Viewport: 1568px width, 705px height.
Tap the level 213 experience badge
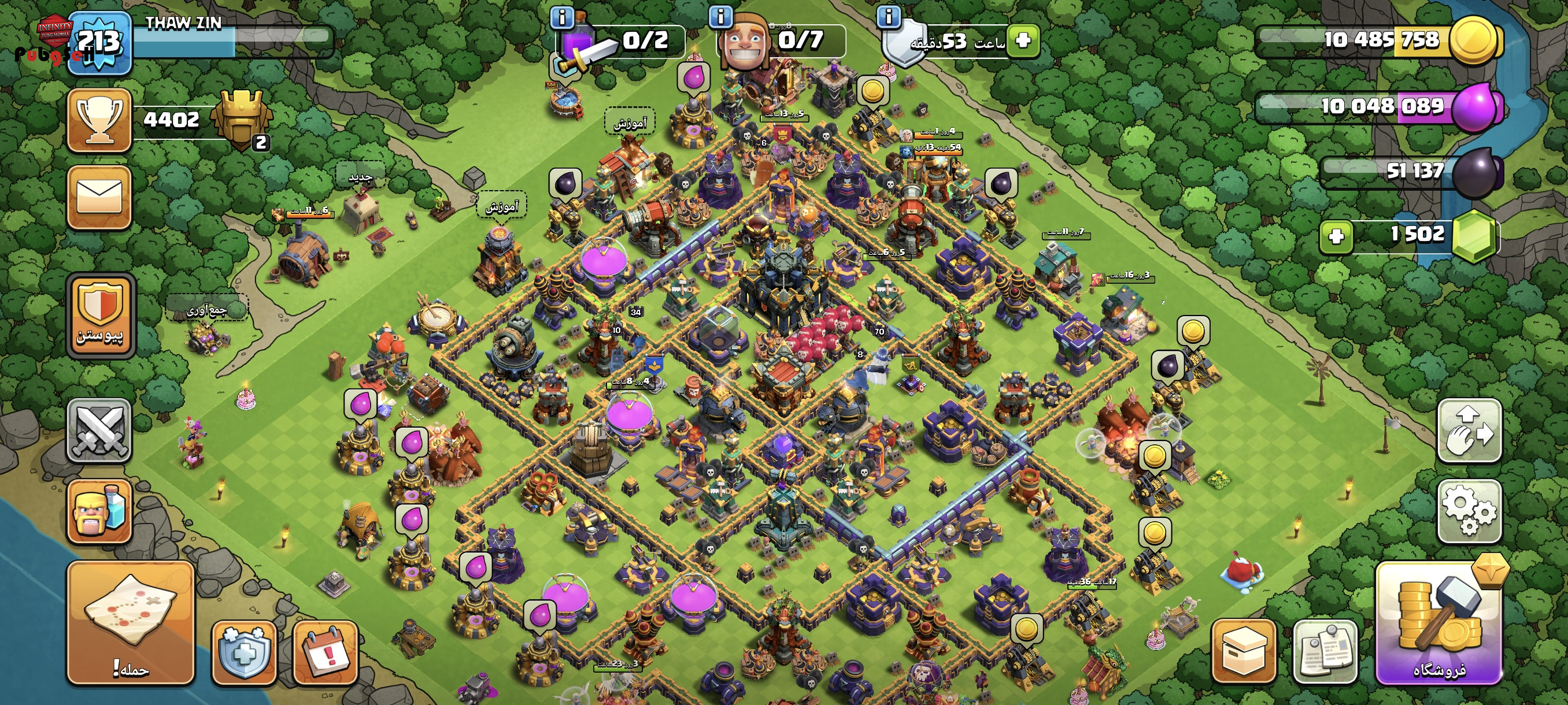point(99,43)
